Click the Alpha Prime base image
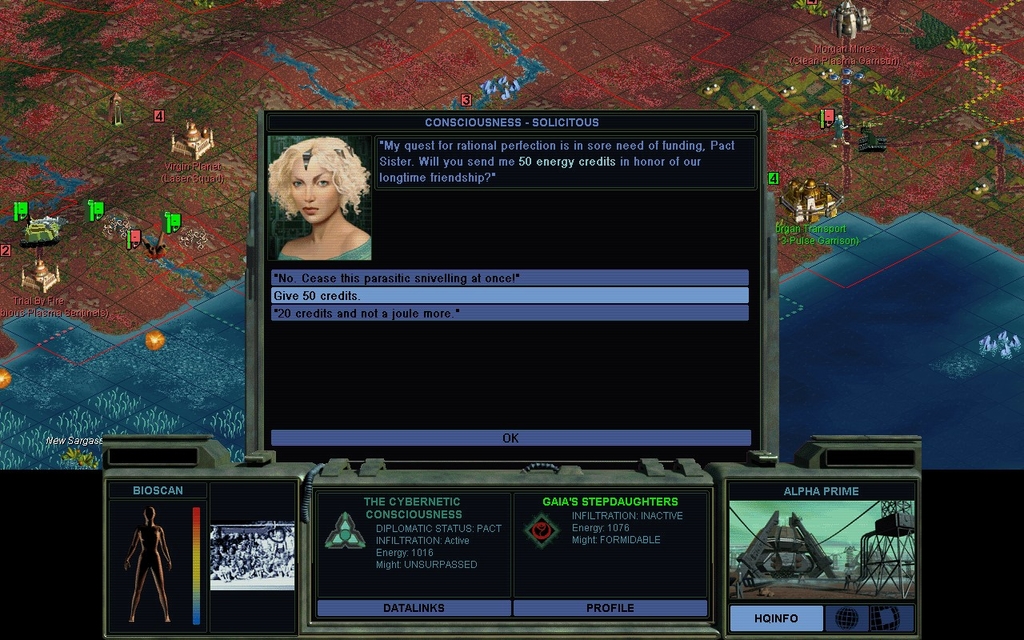Image resolution: width=1024 pixels, height=640 pixels. (820, 549)
